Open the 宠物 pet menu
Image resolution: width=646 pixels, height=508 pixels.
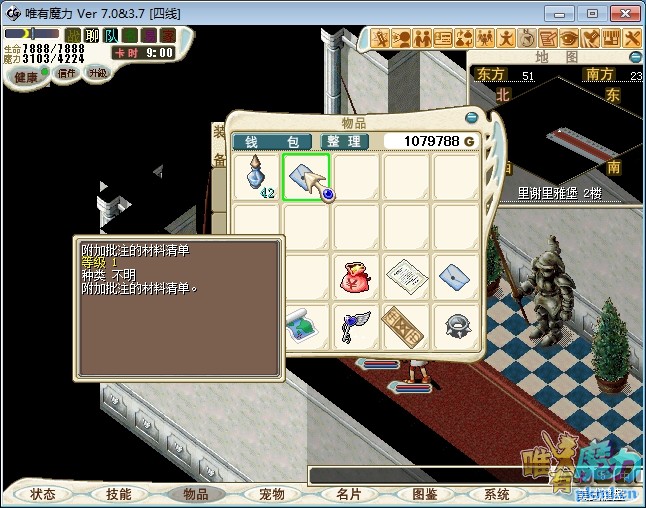tap(272, 494)
